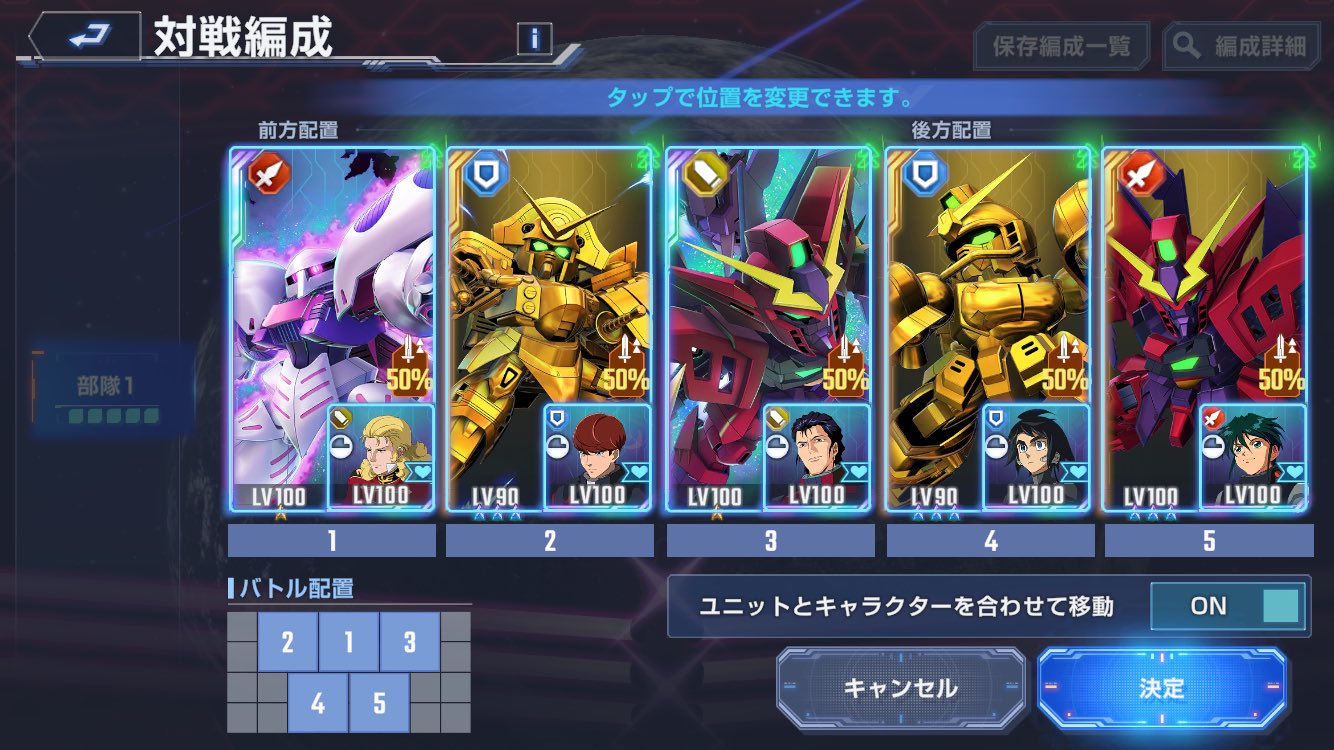
Task: Click battle placement tile number 5
Action: (379, 703)
